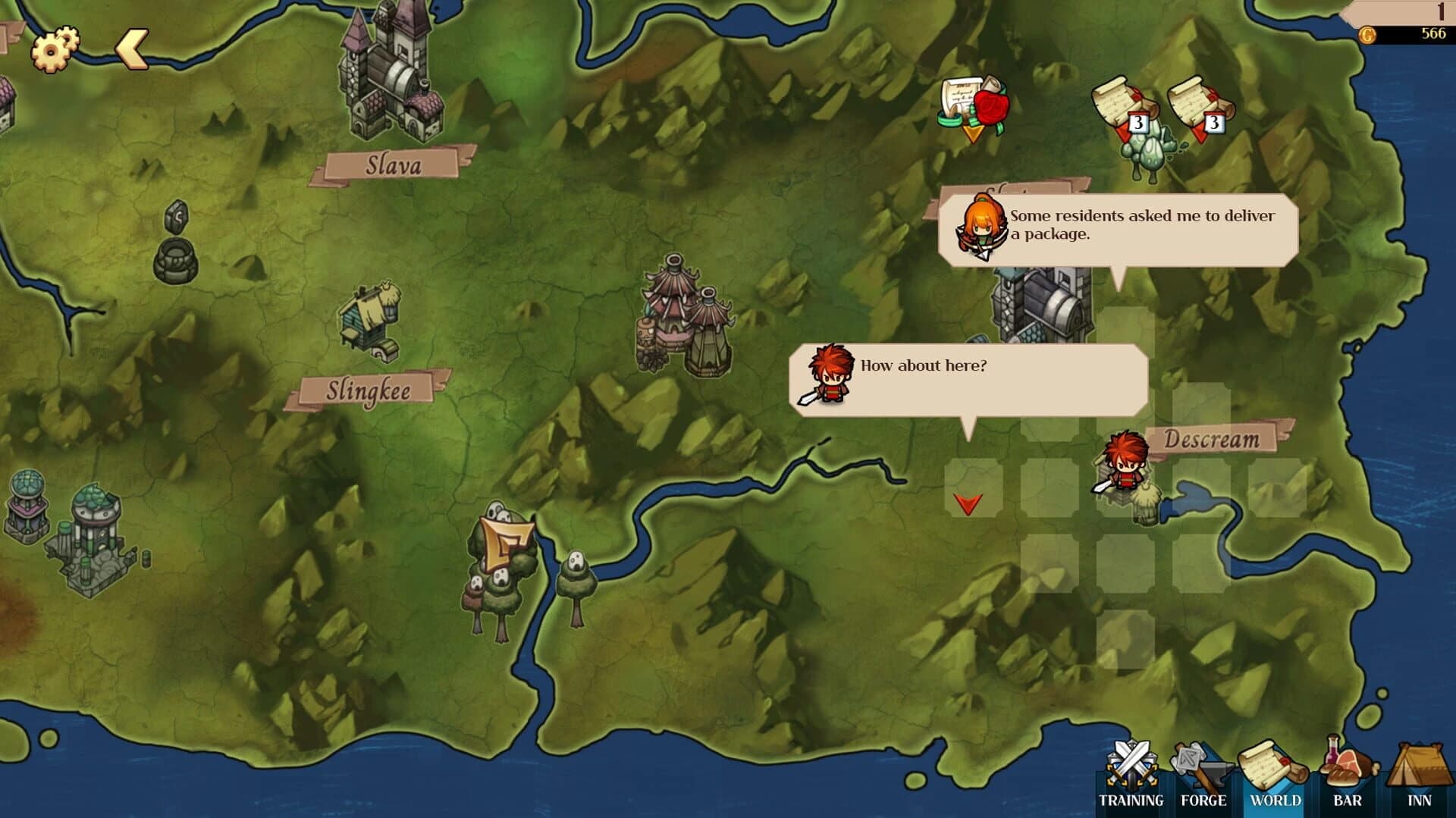
Task: Click the Slava town banner
Action: pos(394,162)
